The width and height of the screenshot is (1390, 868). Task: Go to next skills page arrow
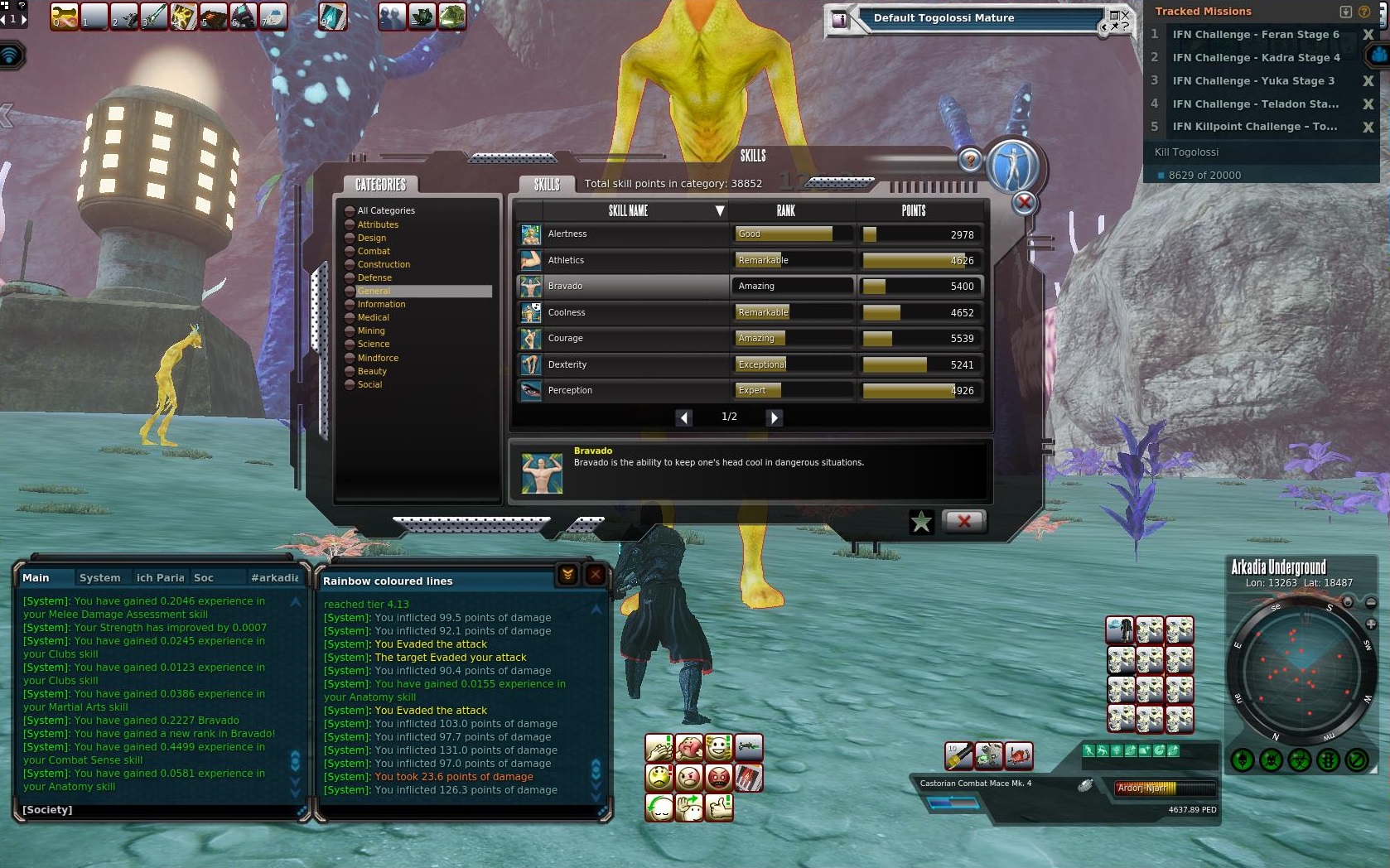[774, 417]
